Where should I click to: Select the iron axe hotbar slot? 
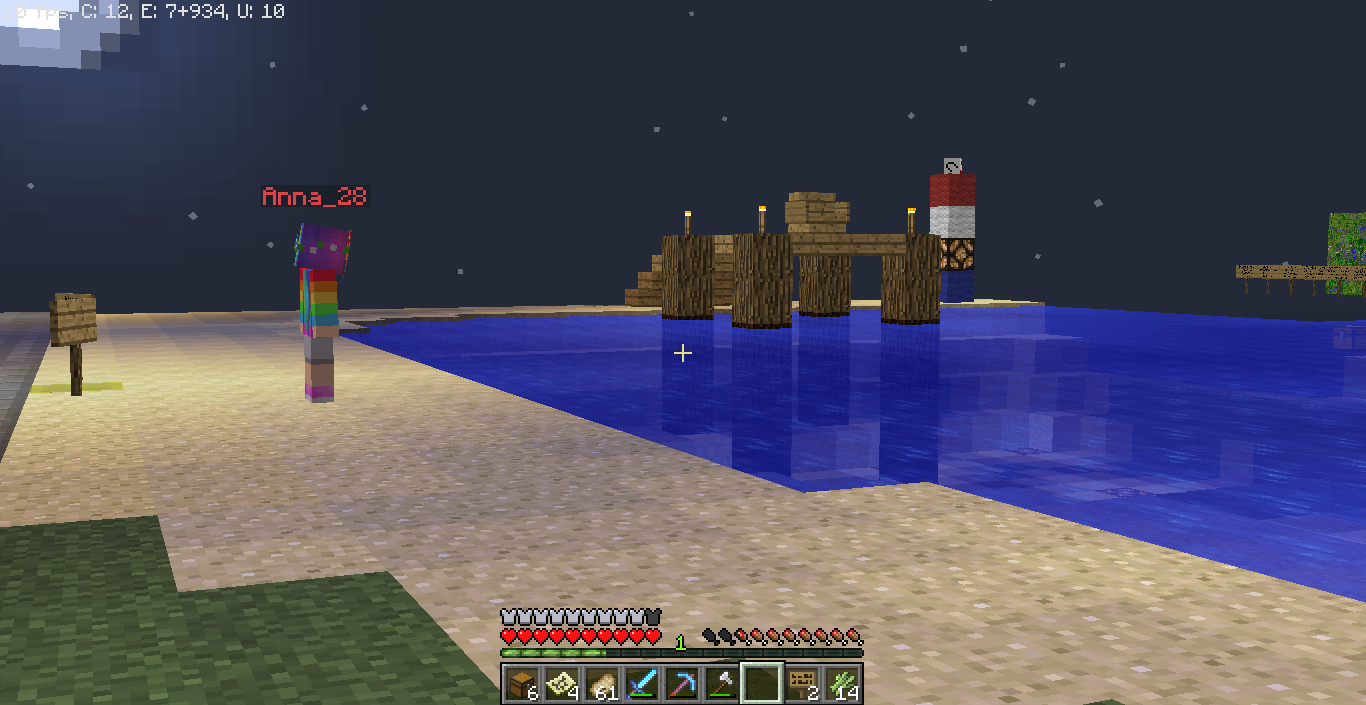722,684
